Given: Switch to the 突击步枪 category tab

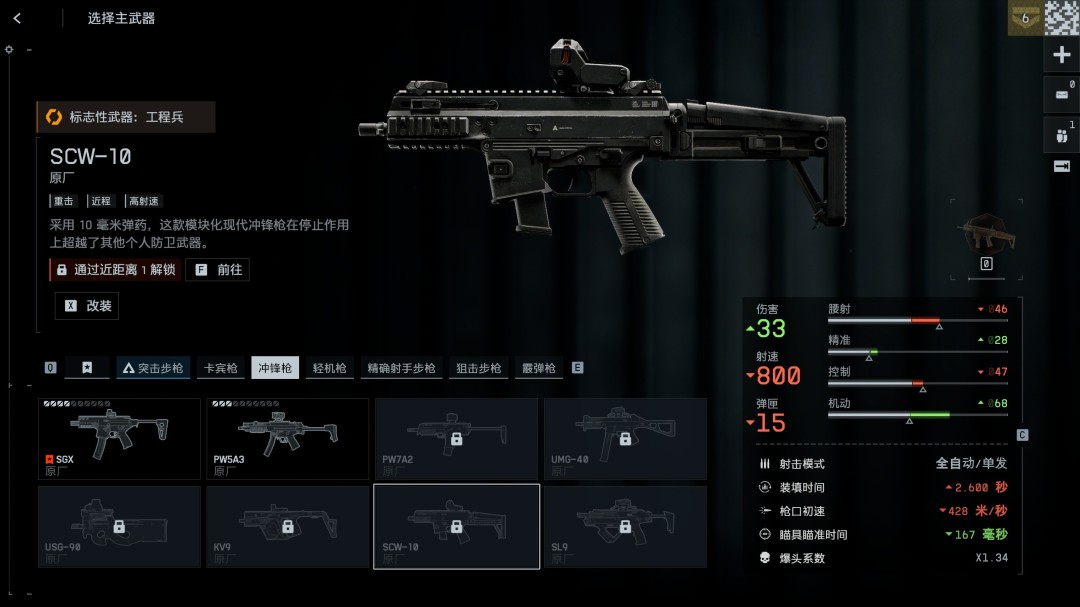Looking at the screenshot, I should pyautogui.click(x=153, y=368).
